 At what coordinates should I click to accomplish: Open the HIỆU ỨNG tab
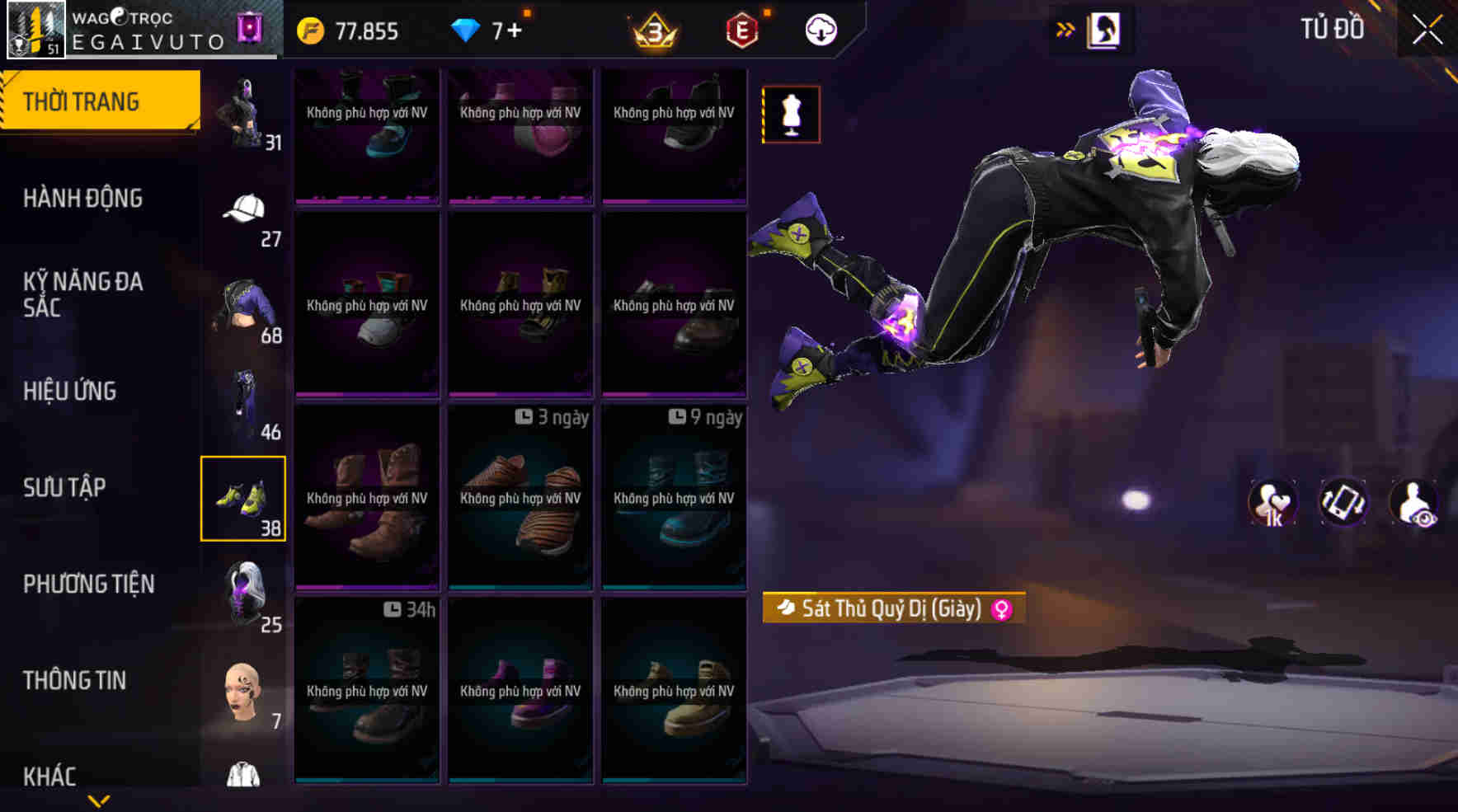pos(70,391)
